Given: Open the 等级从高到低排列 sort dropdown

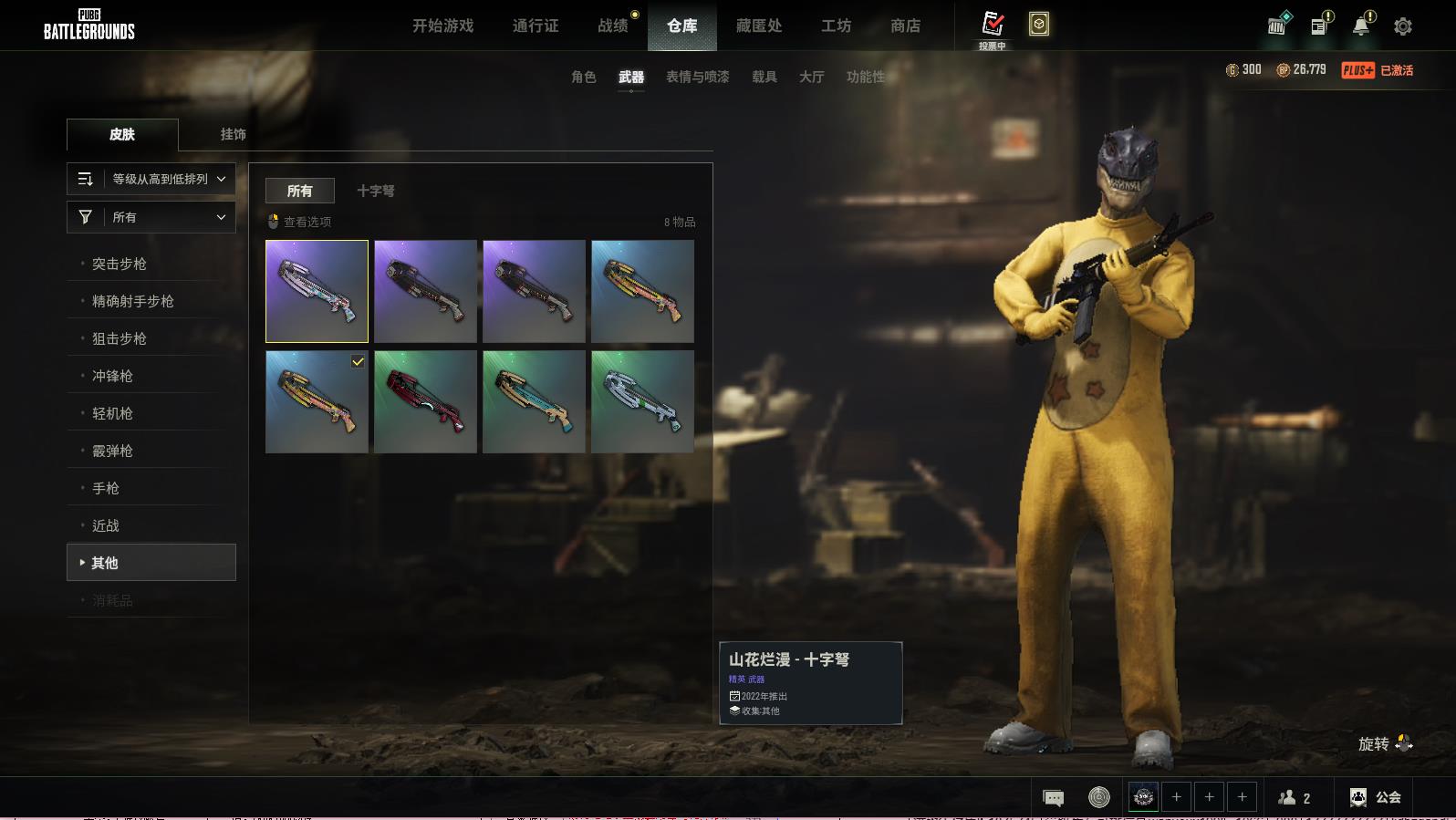Looking at the screenshot, I should [x=151, y=179].
